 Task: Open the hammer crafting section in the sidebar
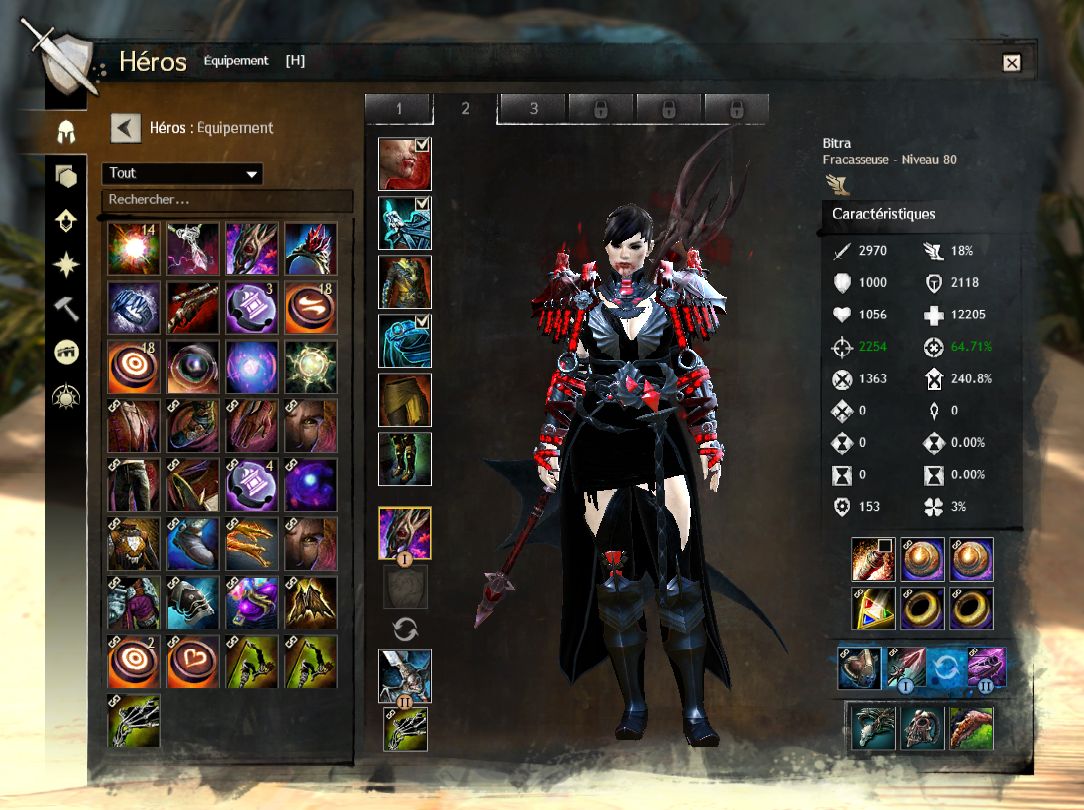(x=66, y=308)
